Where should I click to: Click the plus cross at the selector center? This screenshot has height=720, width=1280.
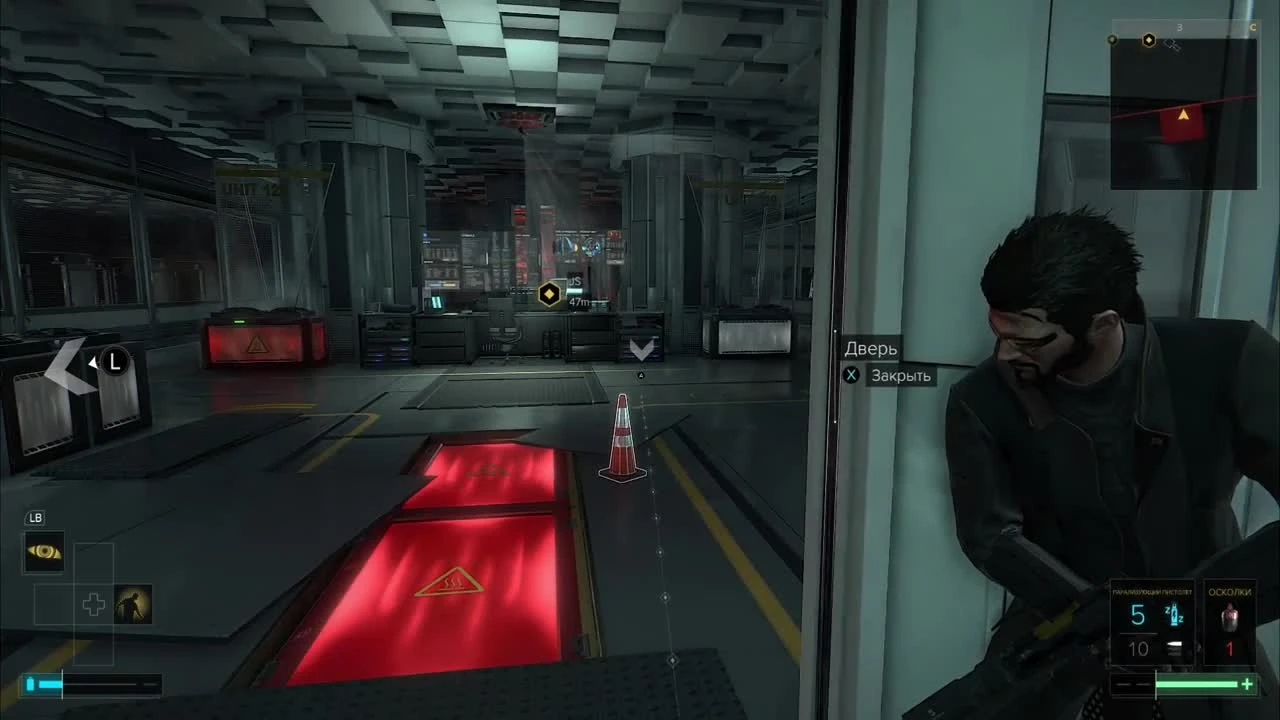point(93,604)
